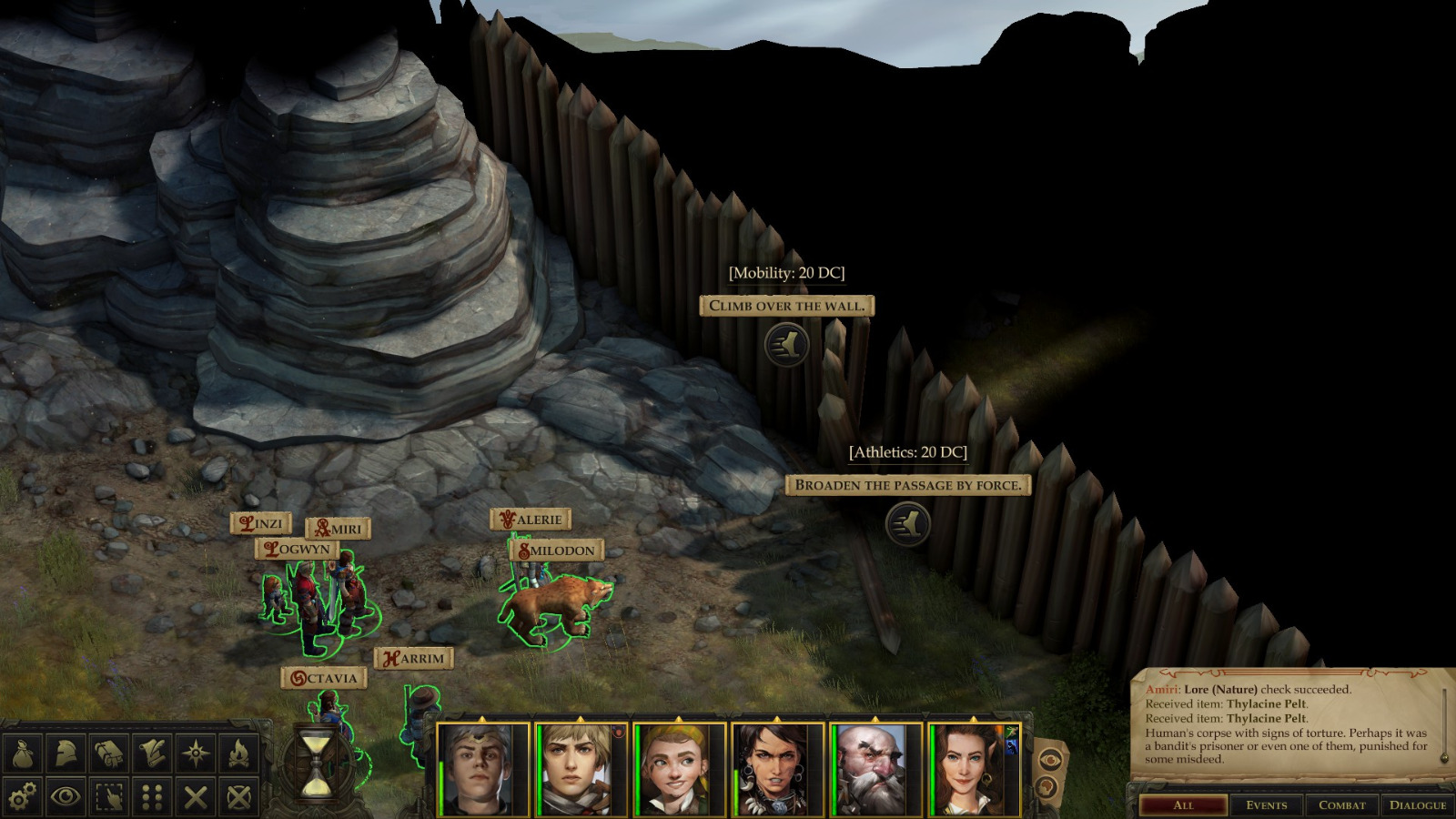Toggle the brain icon next to the log
1456x819 pixels.
click(1048, 787)
